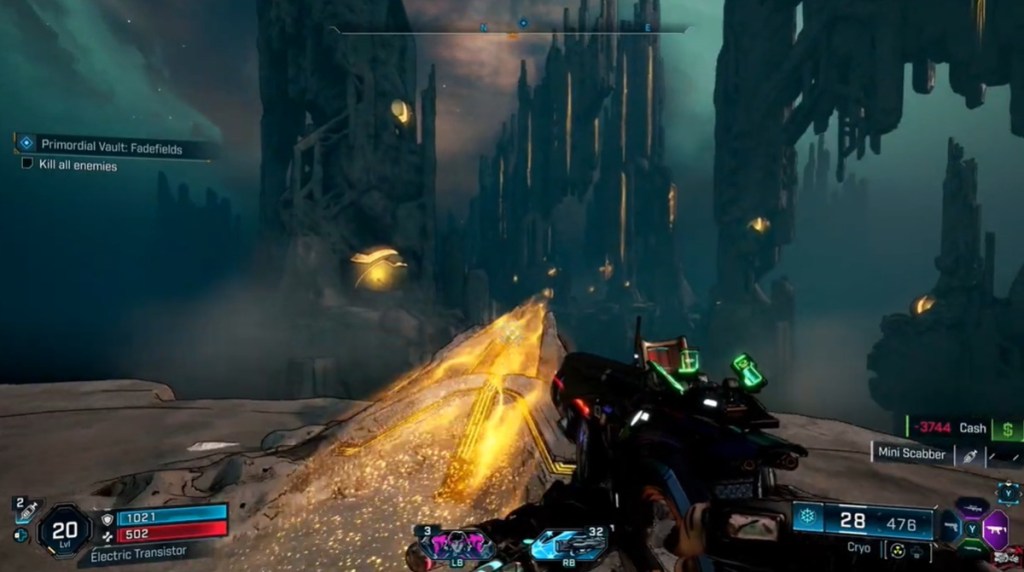Toggle the Kill all enemies objective checkbox
This screenshot has height=572, width=1024.
pos(27,165)
